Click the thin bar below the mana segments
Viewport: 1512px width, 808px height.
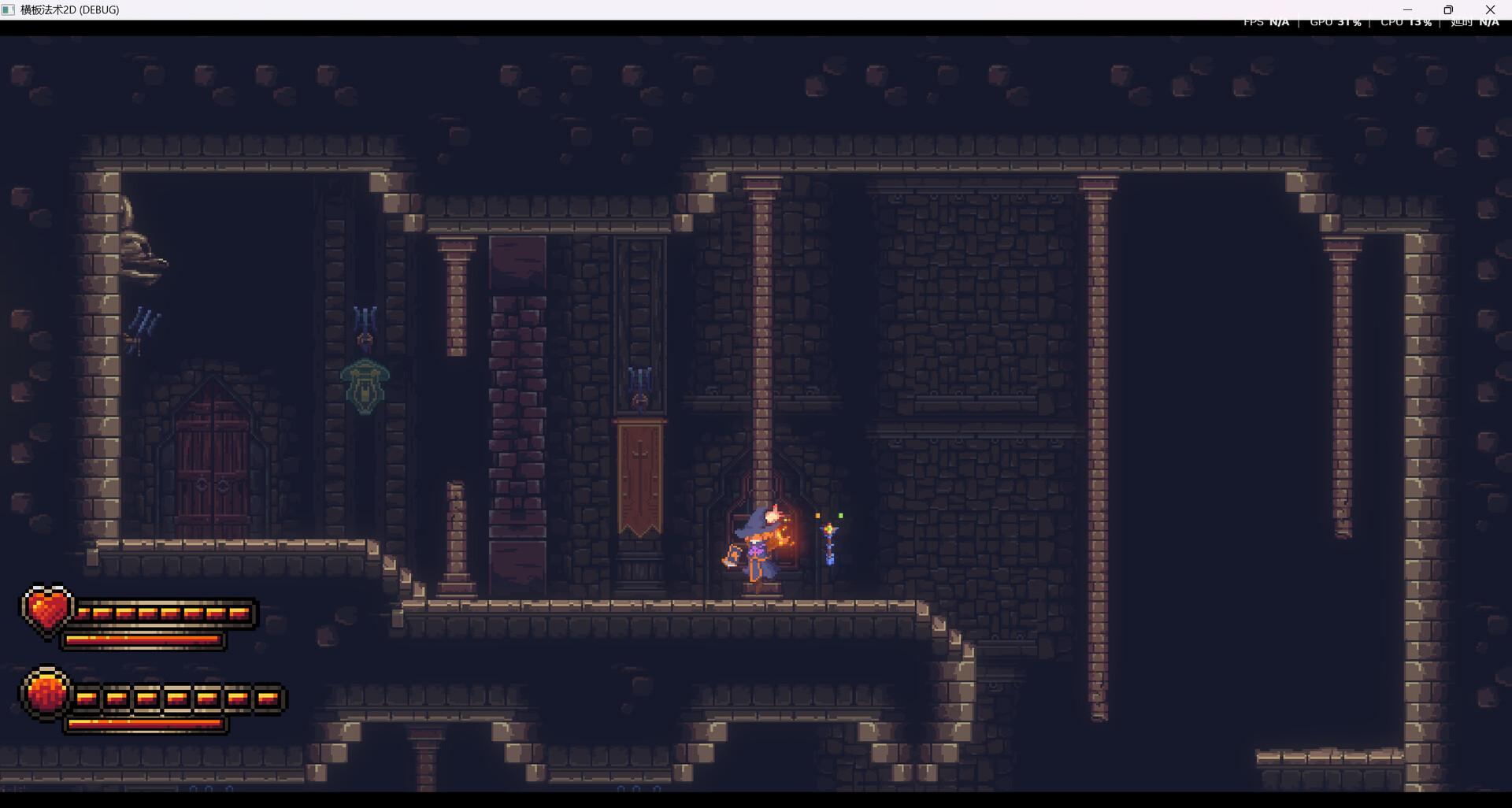pyautogui.click(x=146, y=724)
